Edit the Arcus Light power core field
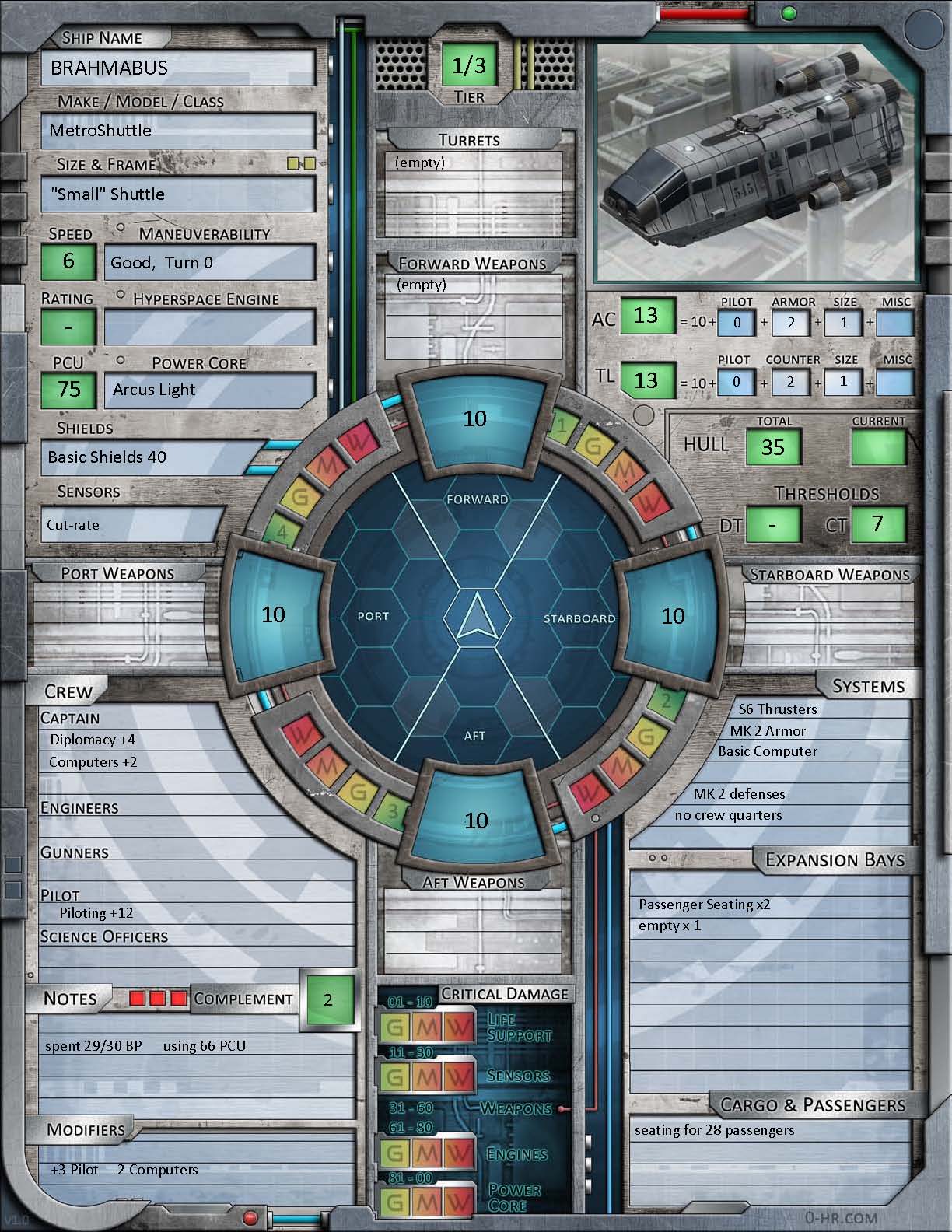 (209, 390)
